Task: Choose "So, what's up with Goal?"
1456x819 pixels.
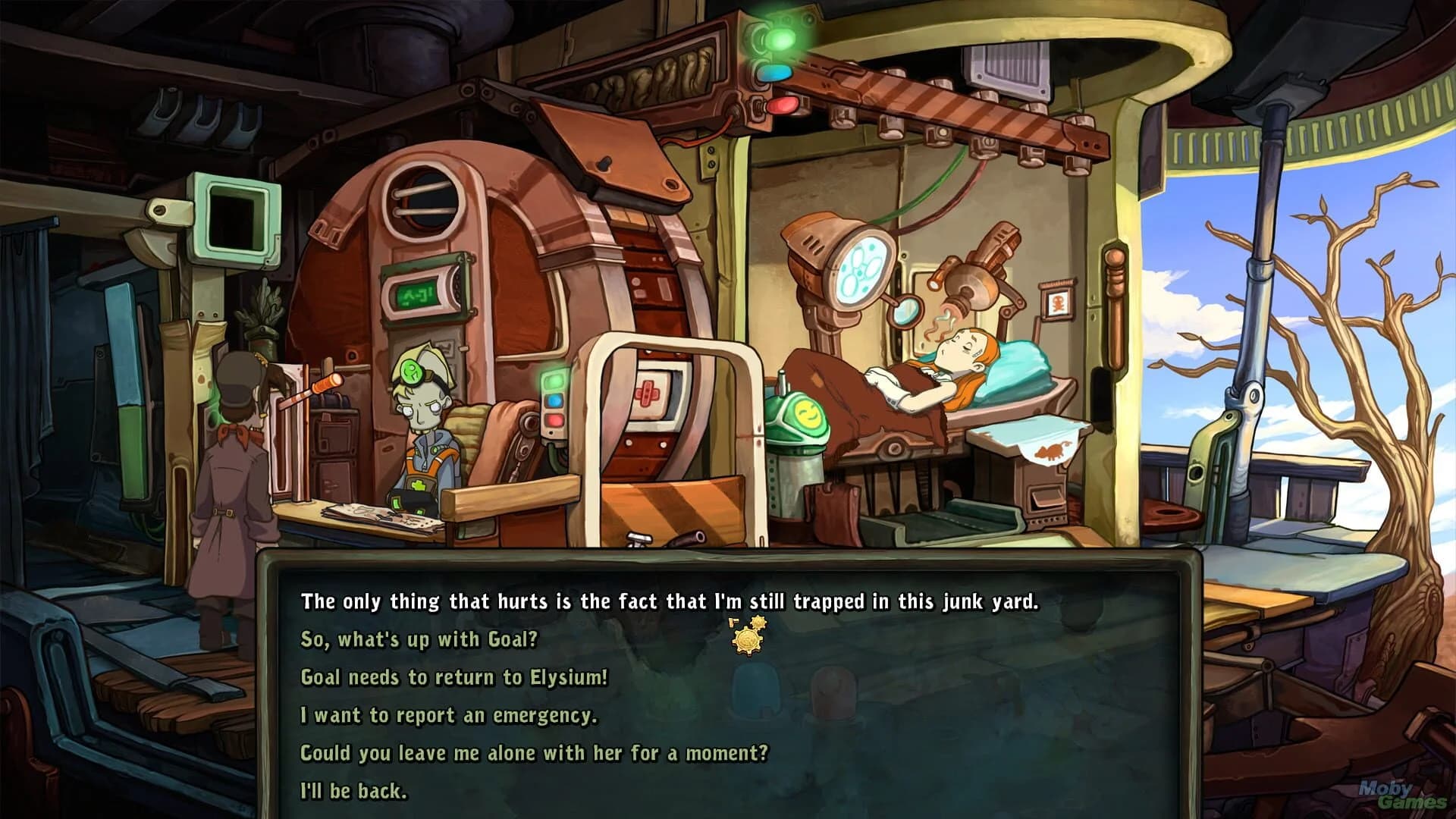Action: point(419,639)
